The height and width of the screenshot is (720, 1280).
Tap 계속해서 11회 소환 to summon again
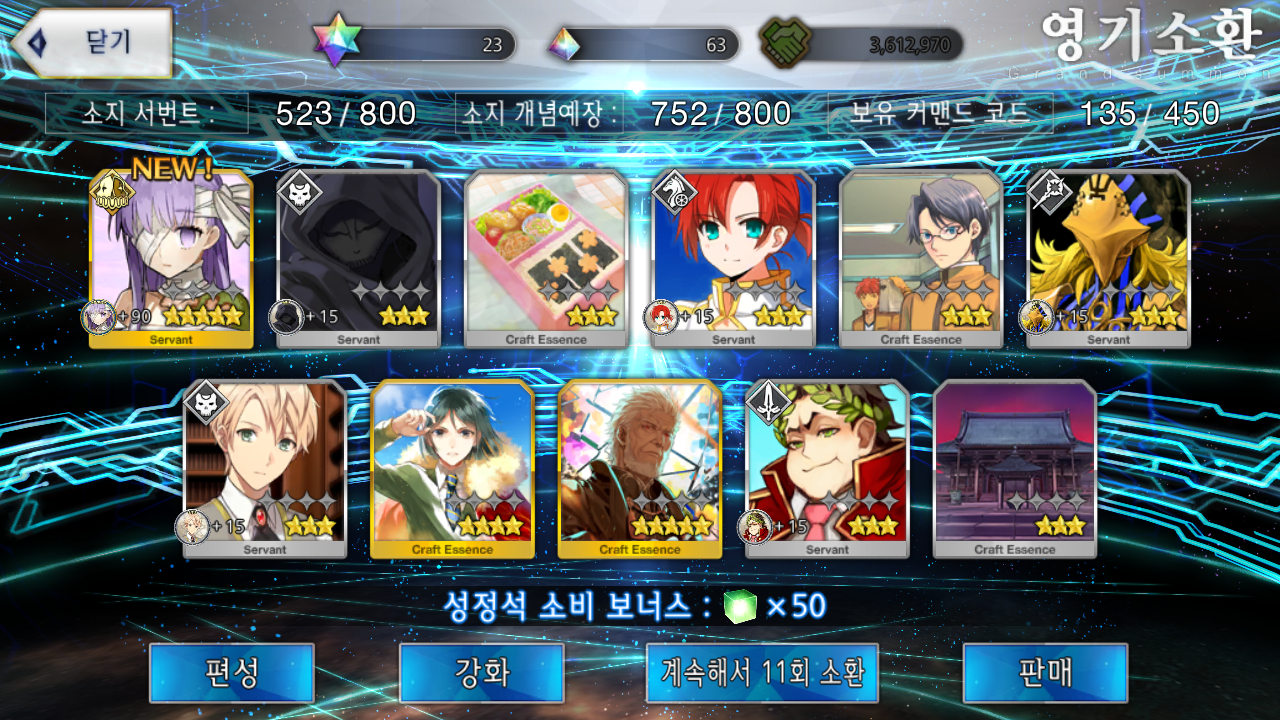(x=762, y=672)
